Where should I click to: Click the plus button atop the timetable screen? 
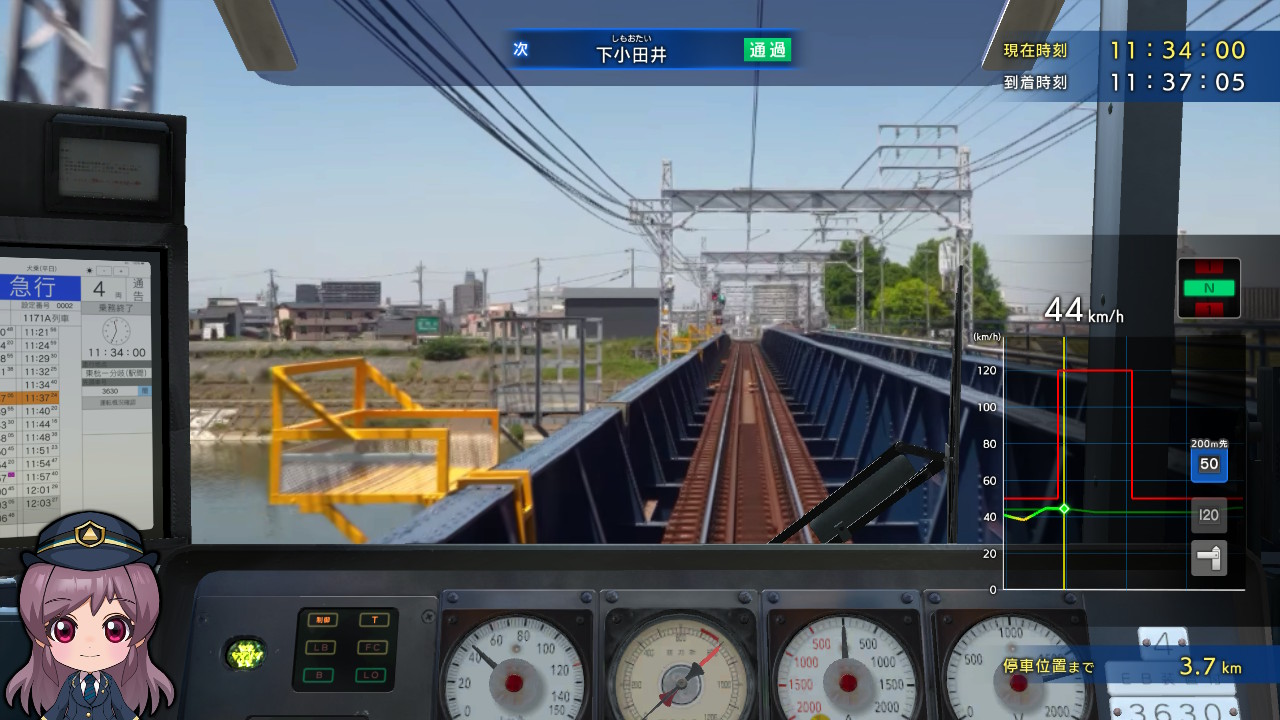120,269
